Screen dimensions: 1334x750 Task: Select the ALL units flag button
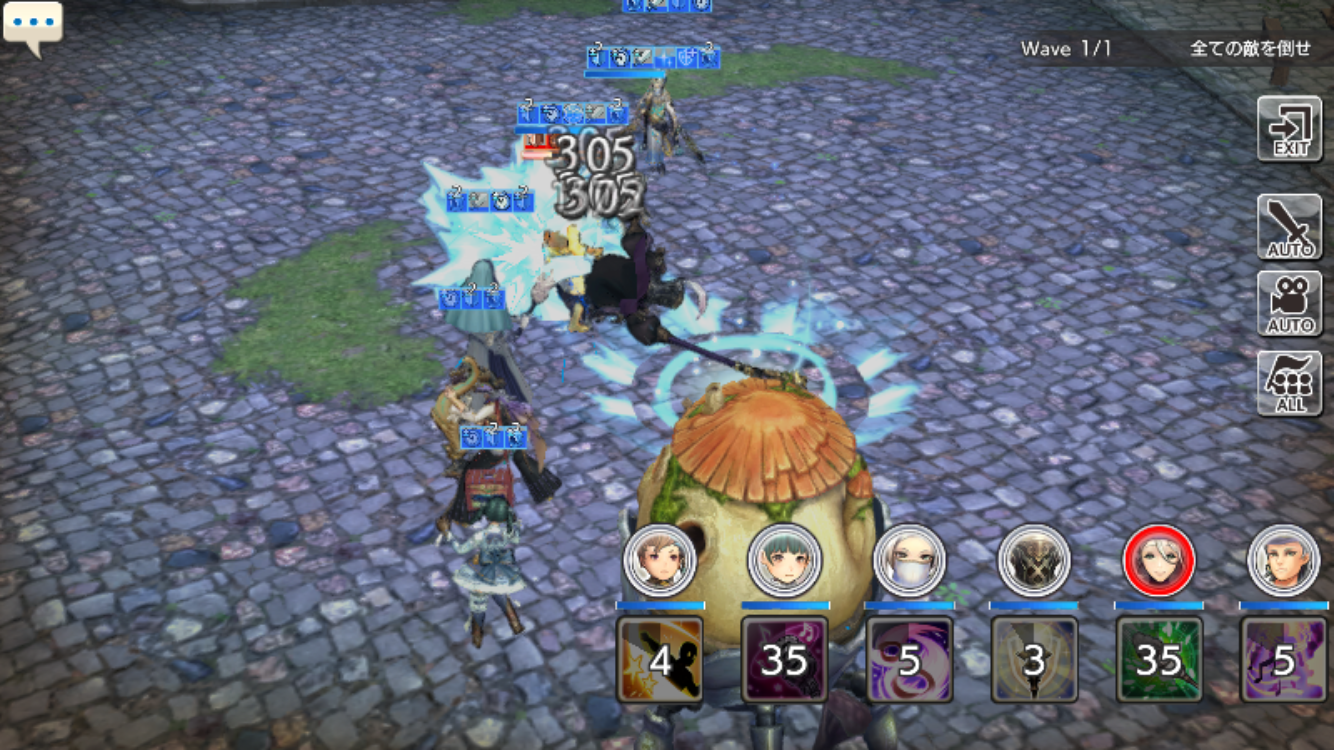[1290, 383]
